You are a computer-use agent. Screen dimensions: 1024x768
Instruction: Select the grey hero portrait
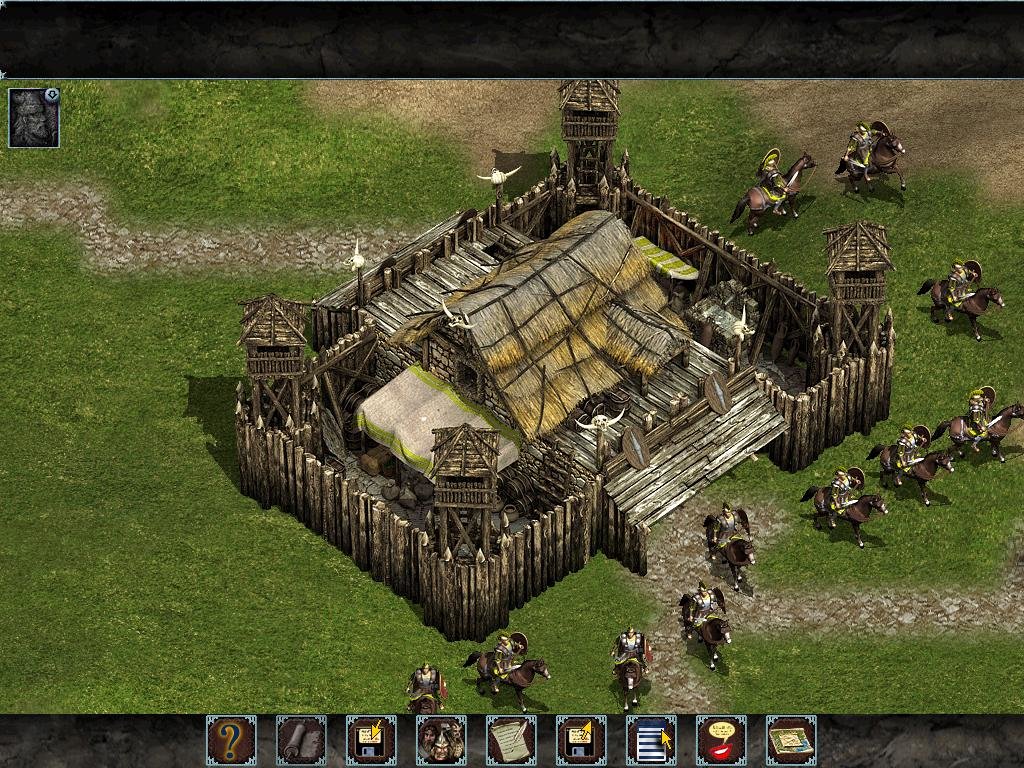32,120
